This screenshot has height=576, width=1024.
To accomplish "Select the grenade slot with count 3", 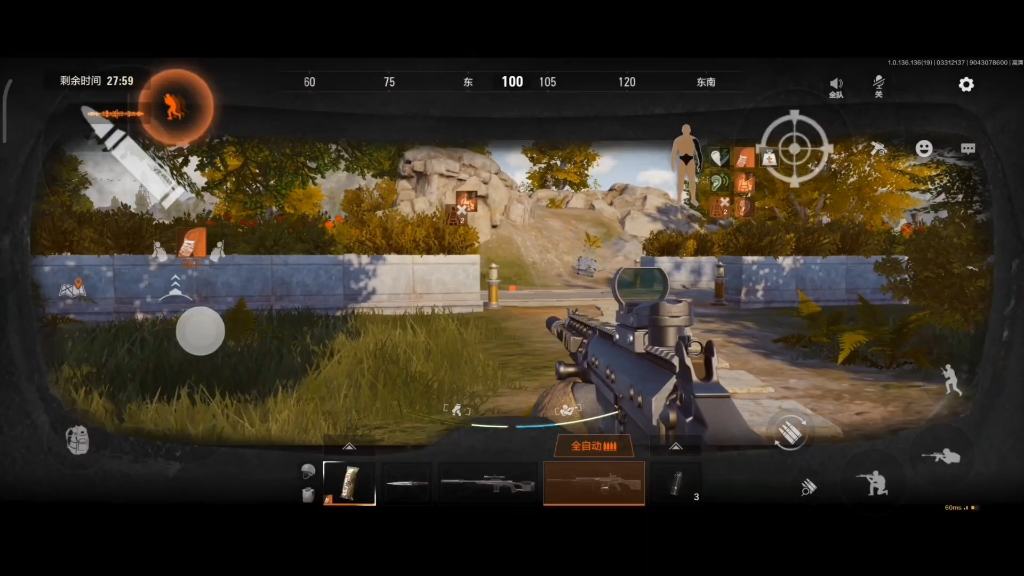I will pyautogui.click(x=675, y=483).
